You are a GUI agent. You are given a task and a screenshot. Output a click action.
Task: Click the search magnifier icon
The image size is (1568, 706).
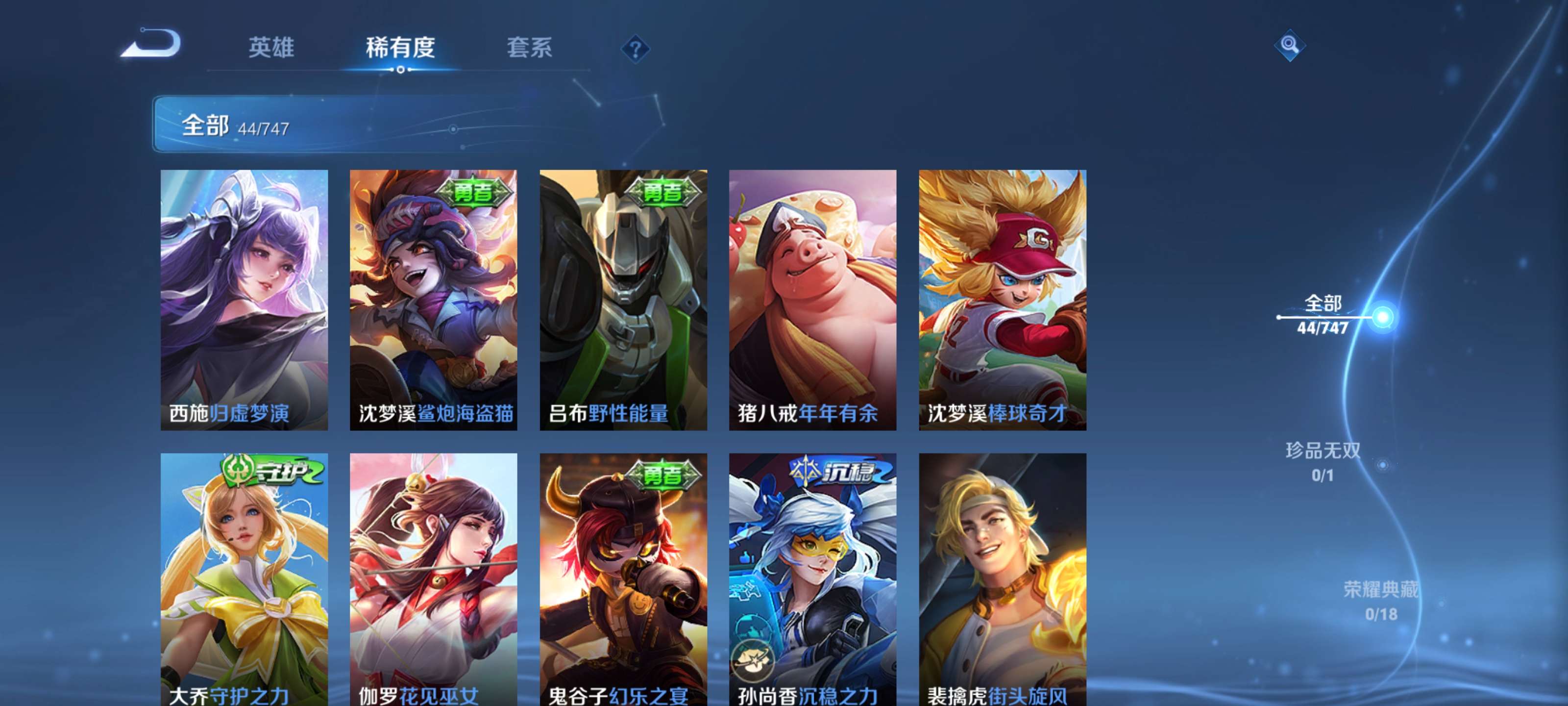tap(1290, 45)
